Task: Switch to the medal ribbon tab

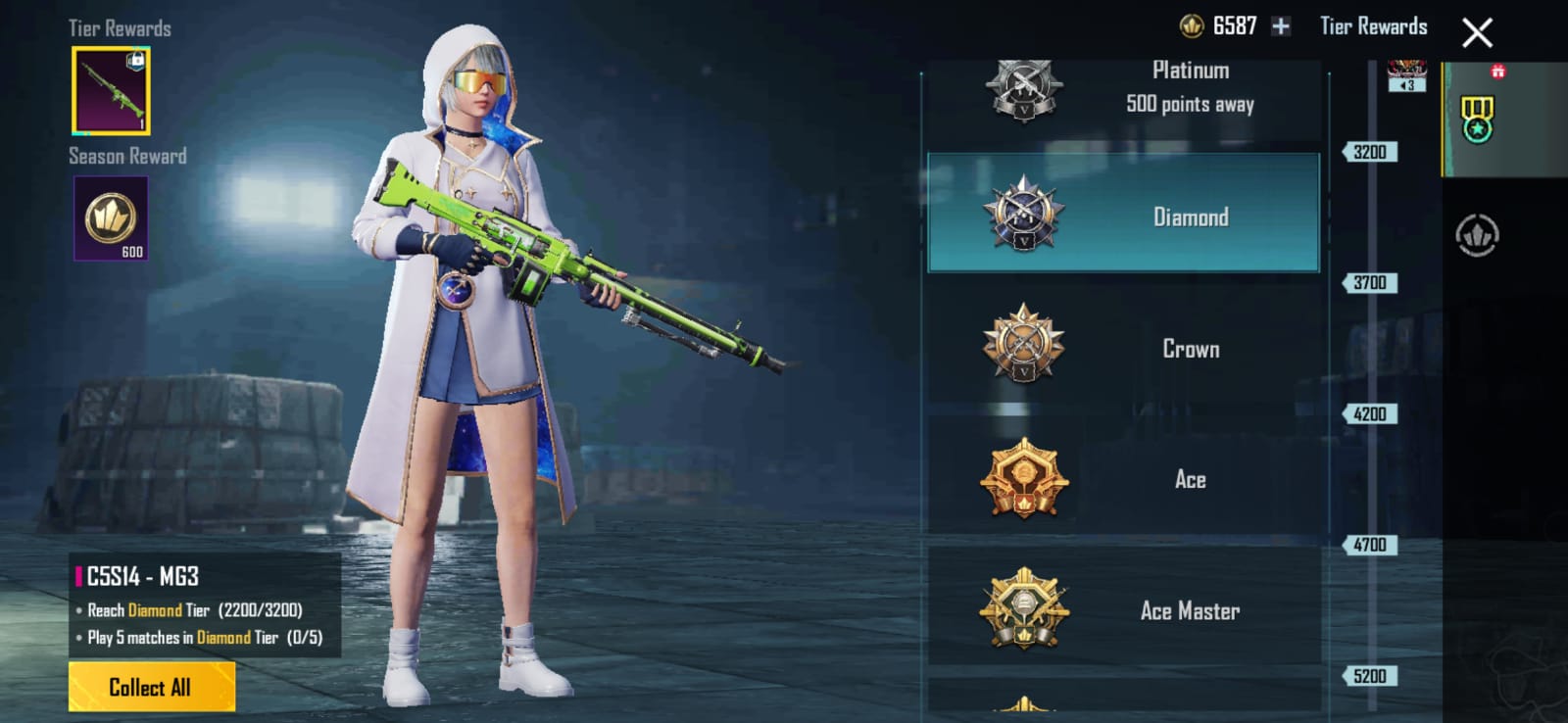Action: click(1477, 120)
